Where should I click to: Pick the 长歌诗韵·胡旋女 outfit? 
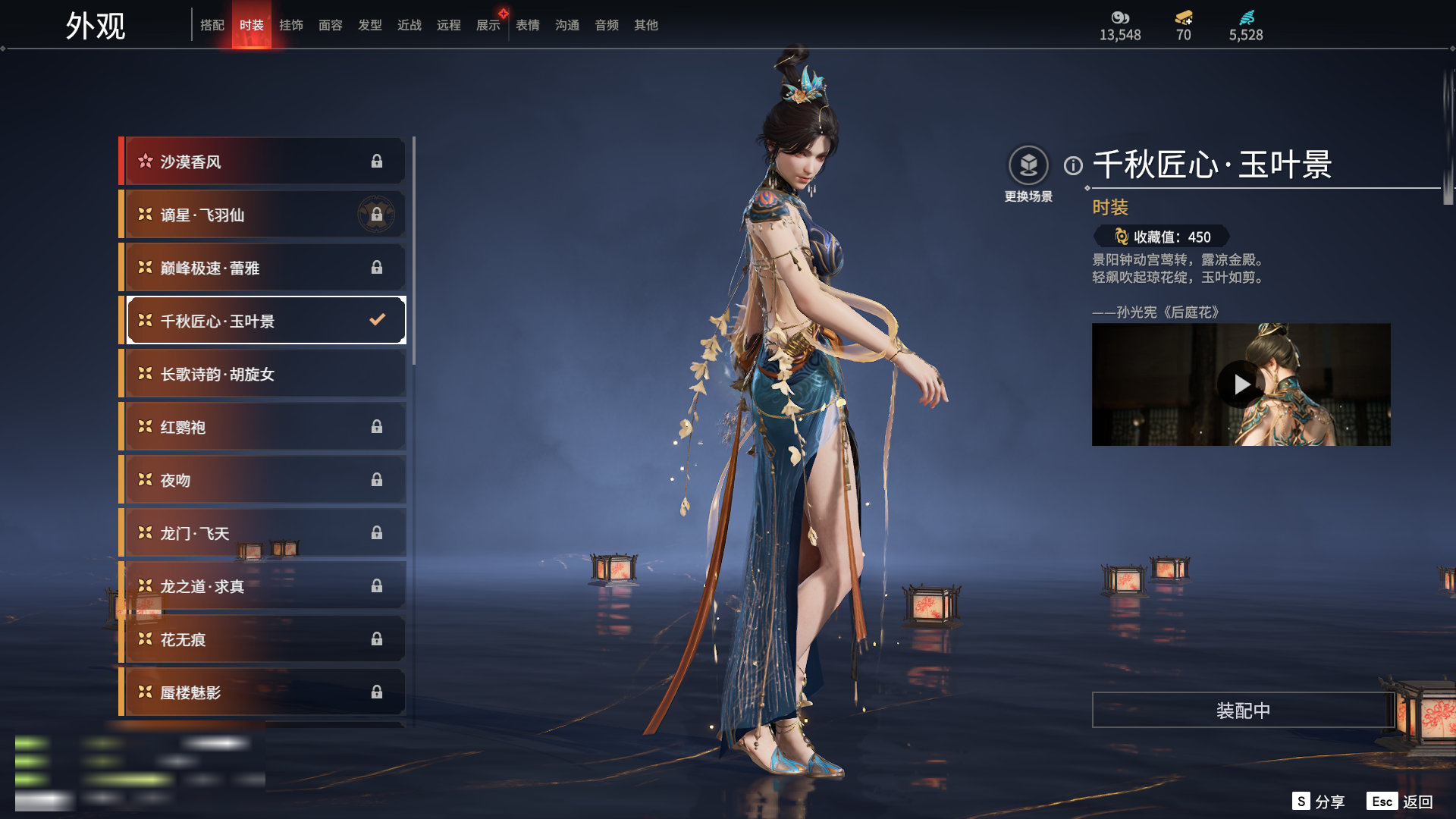click(x=262, y=374)
